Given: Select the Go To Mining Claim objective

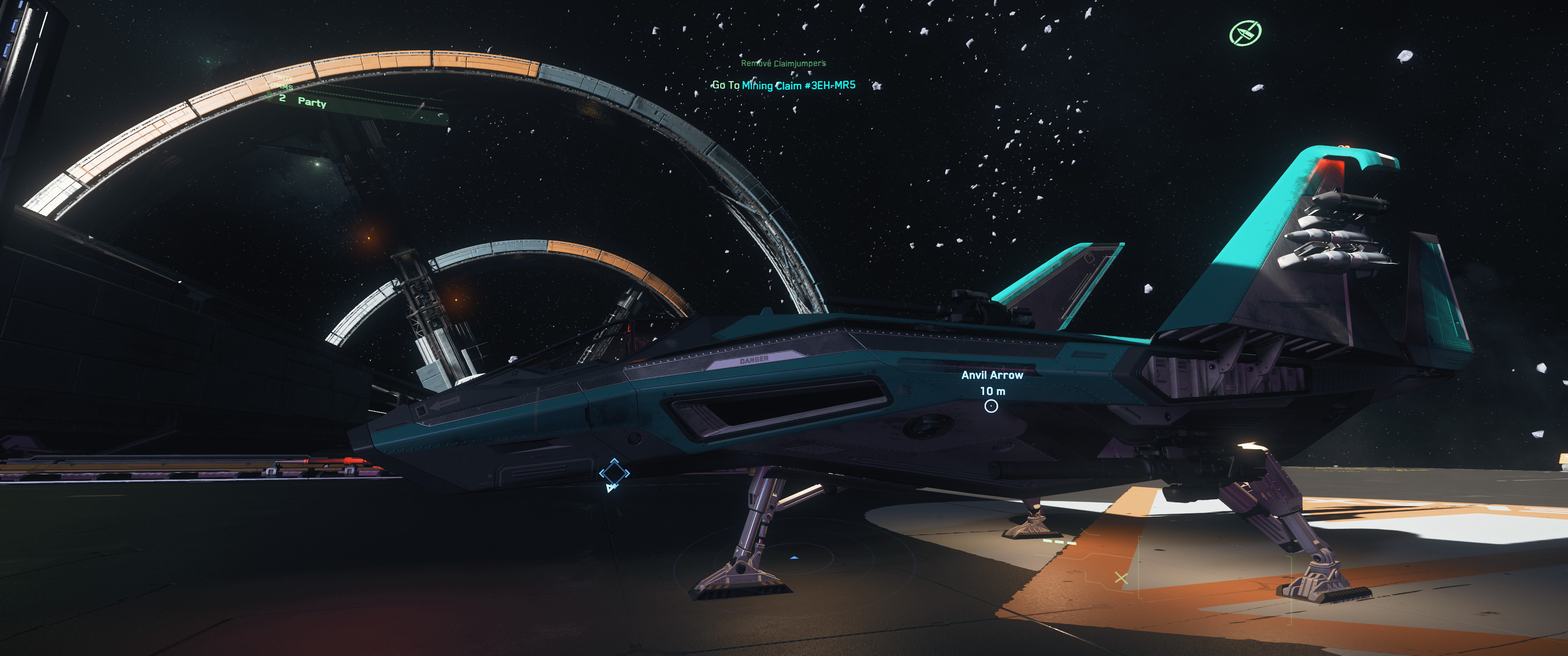Looking at the screenshot, I should click(x=784, y=86).
